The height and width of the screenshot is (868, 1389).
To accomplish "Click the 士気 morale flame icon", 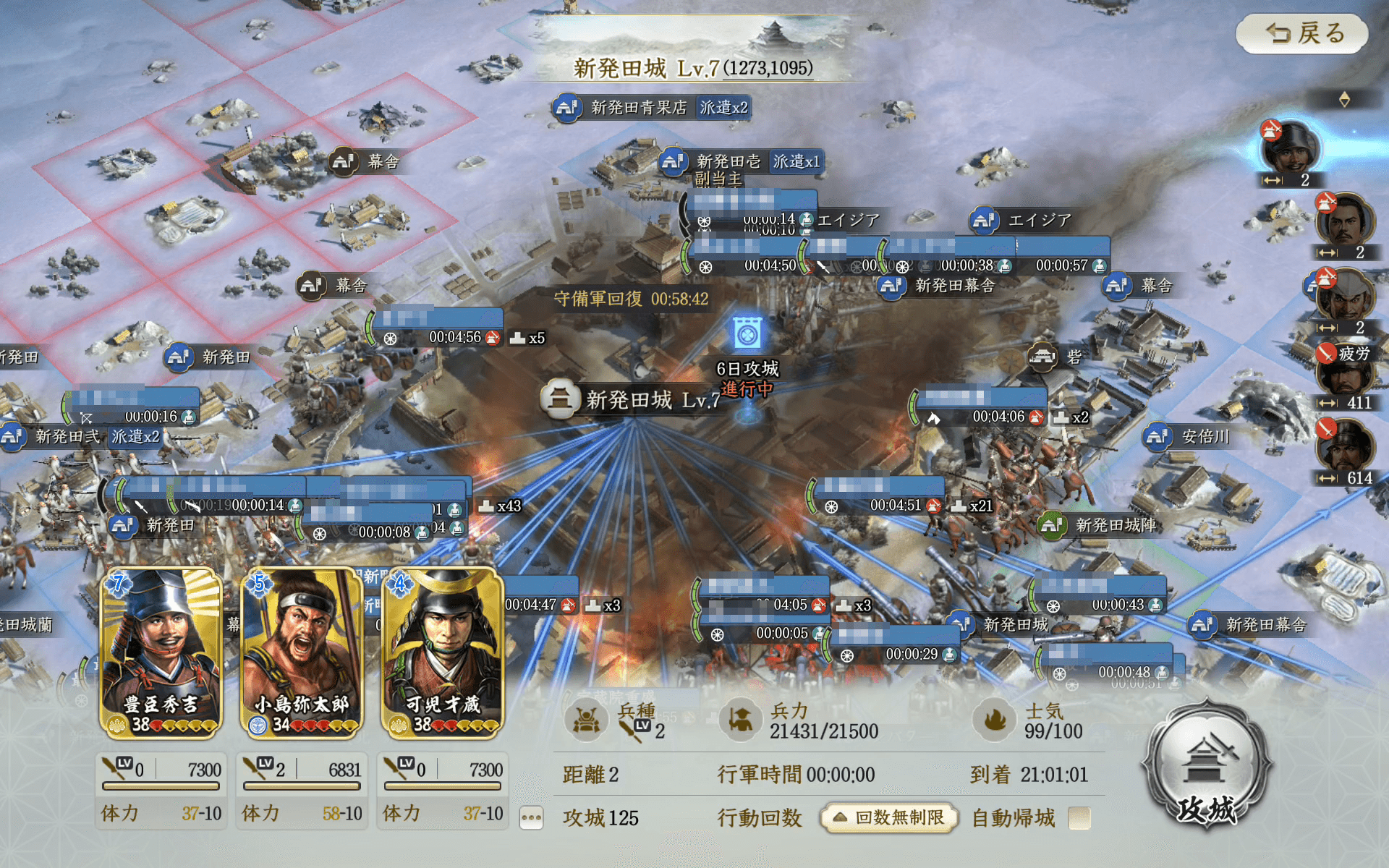I will click(994, 720).
